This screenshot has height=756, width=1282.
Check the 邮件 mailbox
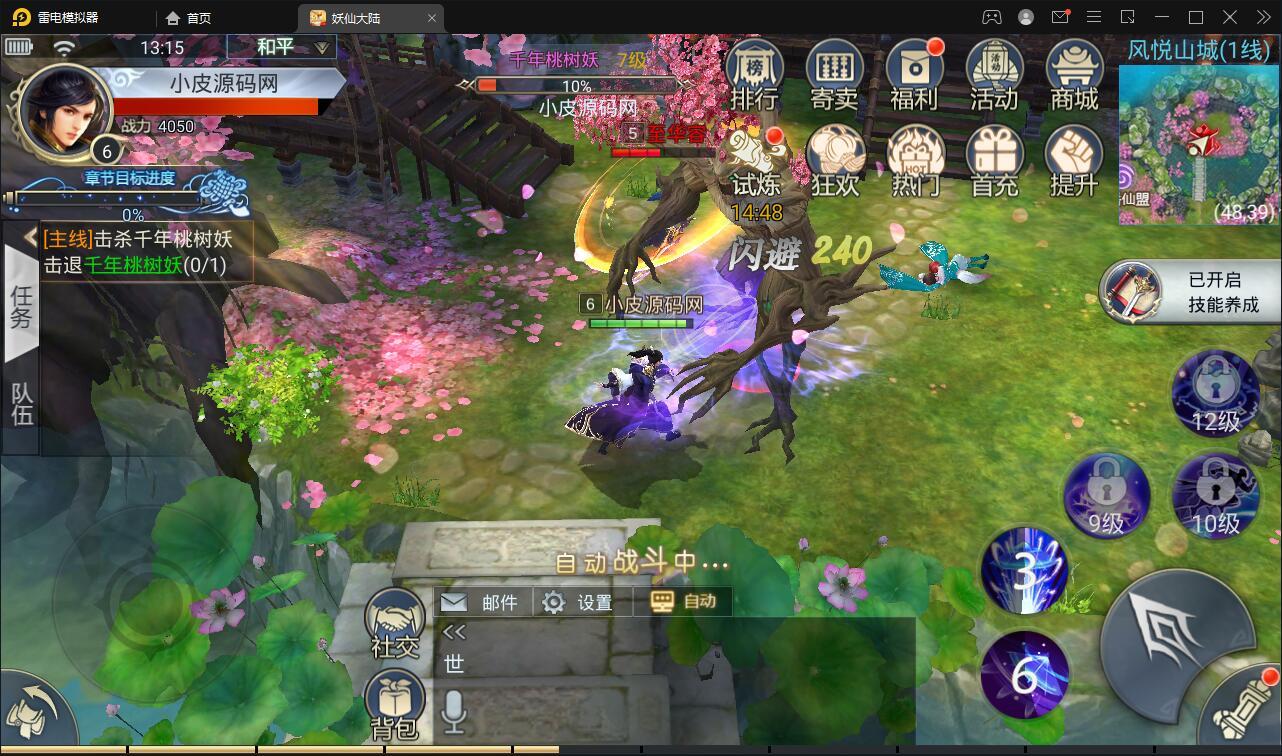click(481, 602)
